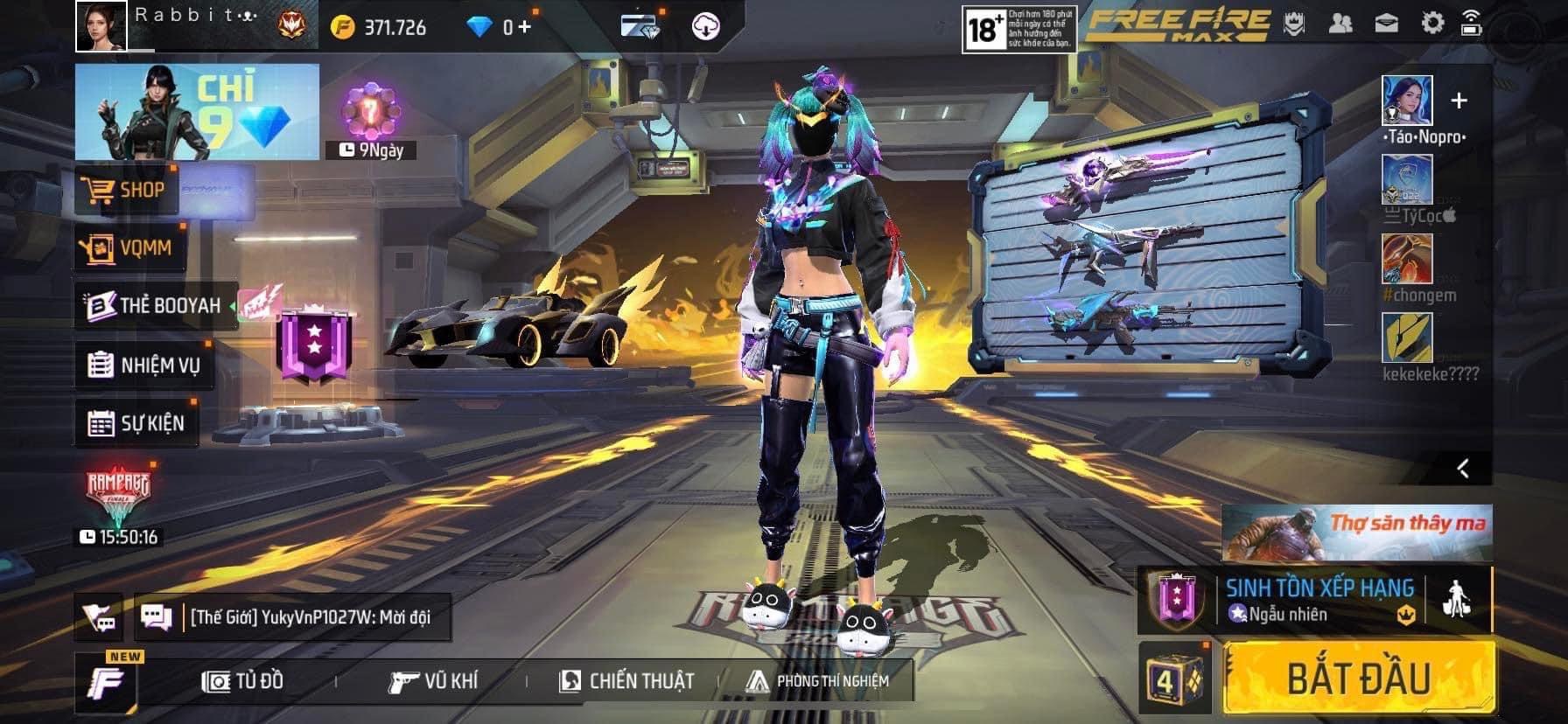Open the Thợ săn thây ma banner
Screen dimensions: 1568x724
tap(1357, 532)
